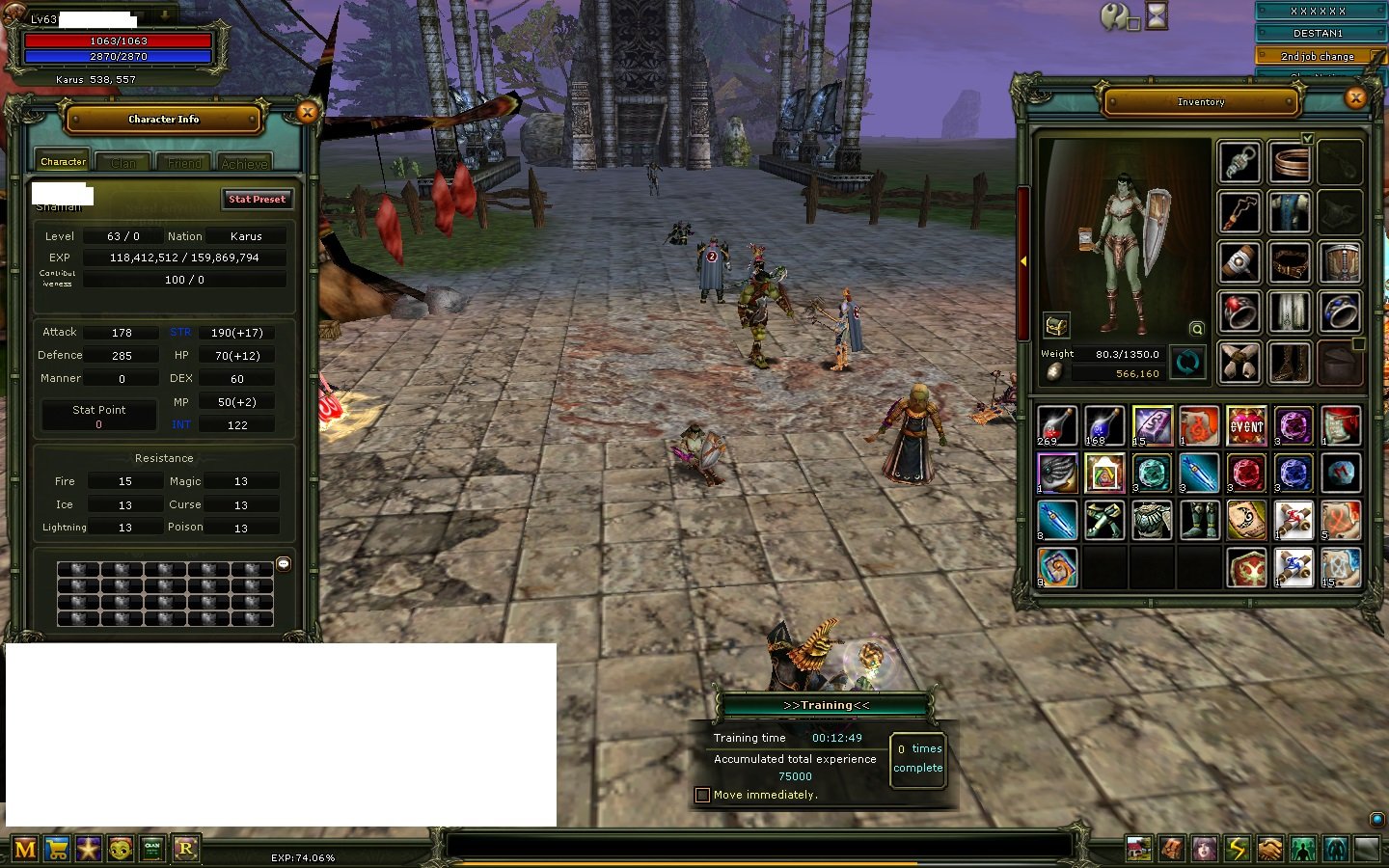1389x868 pixels.
Task: Open the gold star icon on bottom bar
Action: [89, 849]
